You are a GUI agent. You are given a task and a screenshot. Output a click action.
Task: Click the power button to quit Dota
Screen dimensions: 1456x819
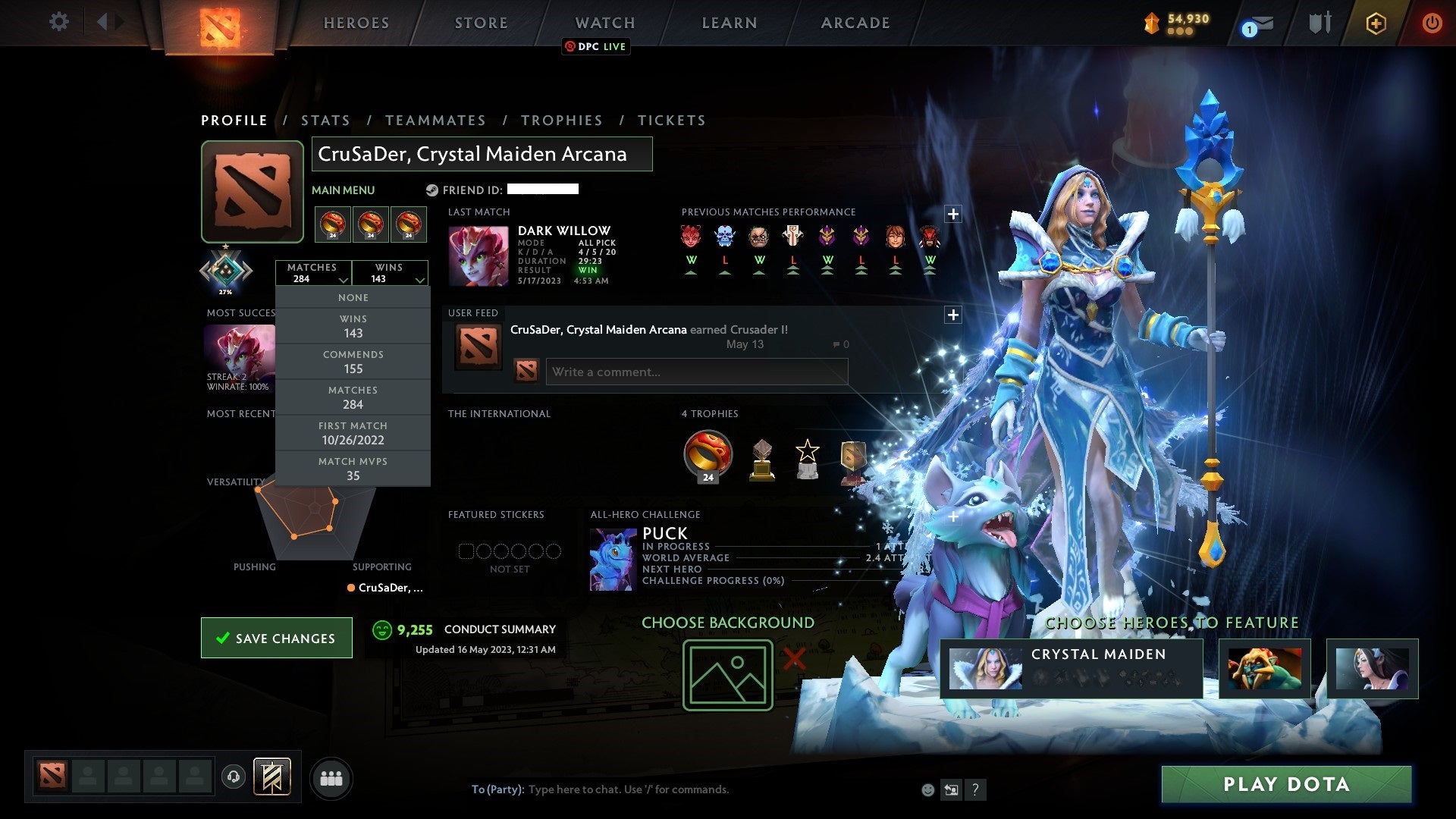click(x=1432, y=23)
